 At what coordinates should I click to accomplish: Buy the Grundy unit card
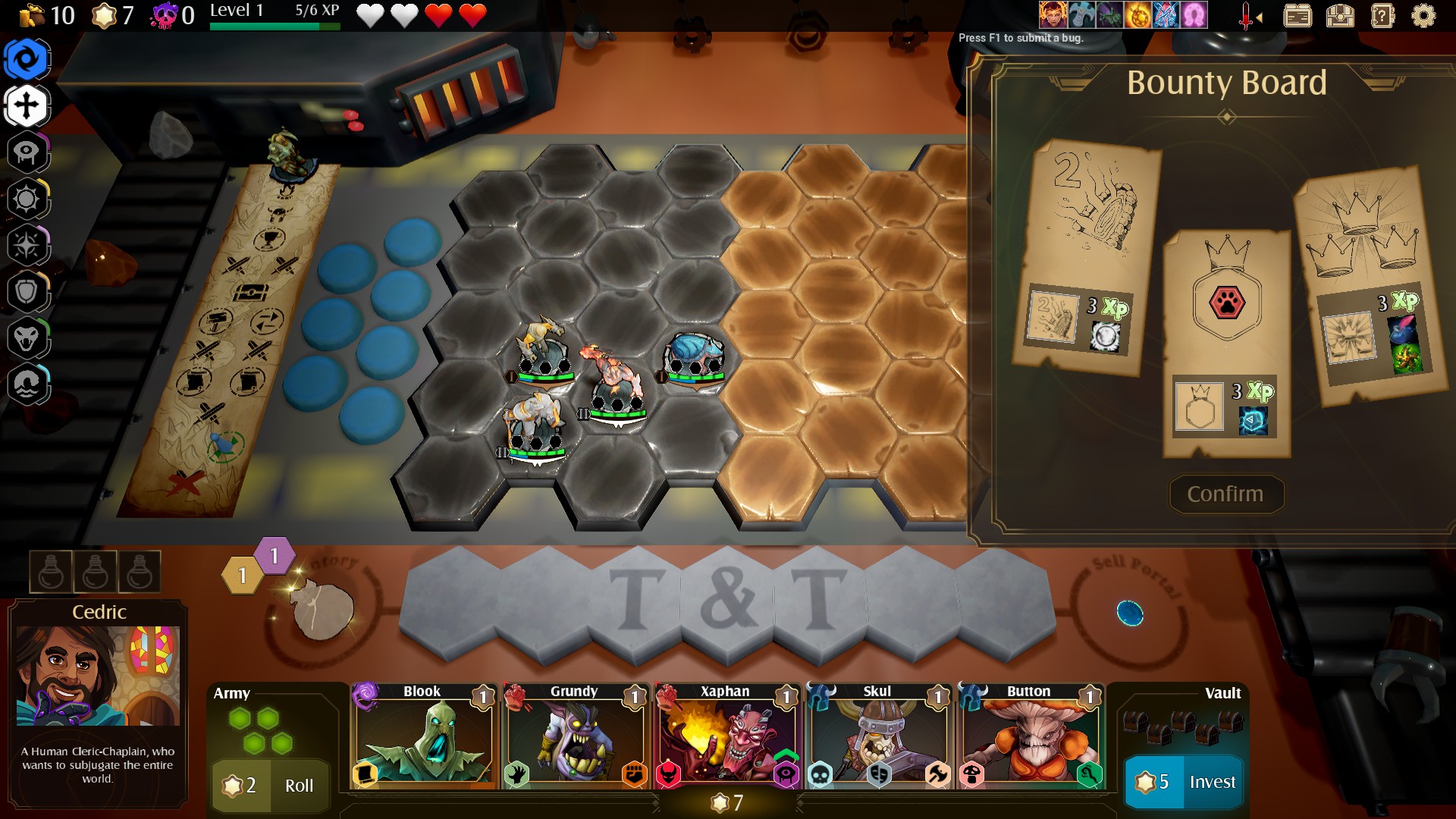tap(574, 737)
